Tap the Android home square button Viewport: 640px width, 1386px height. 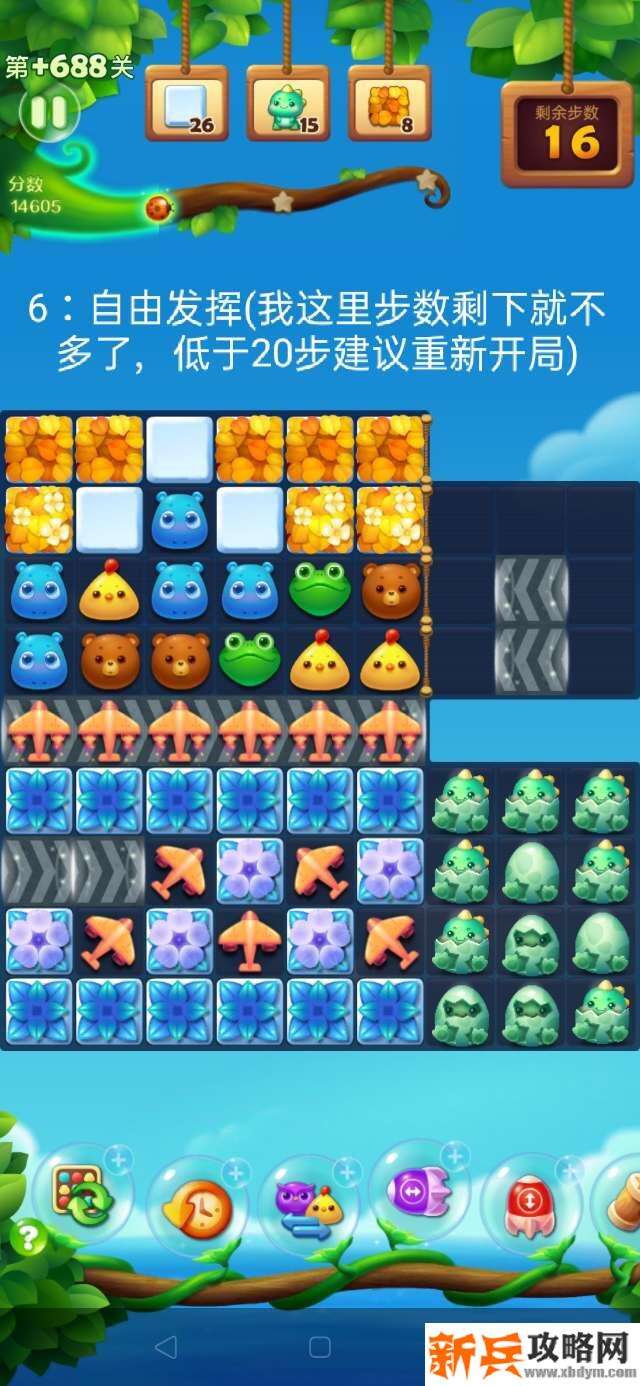pyautogui.click(x=320, y=1347)
